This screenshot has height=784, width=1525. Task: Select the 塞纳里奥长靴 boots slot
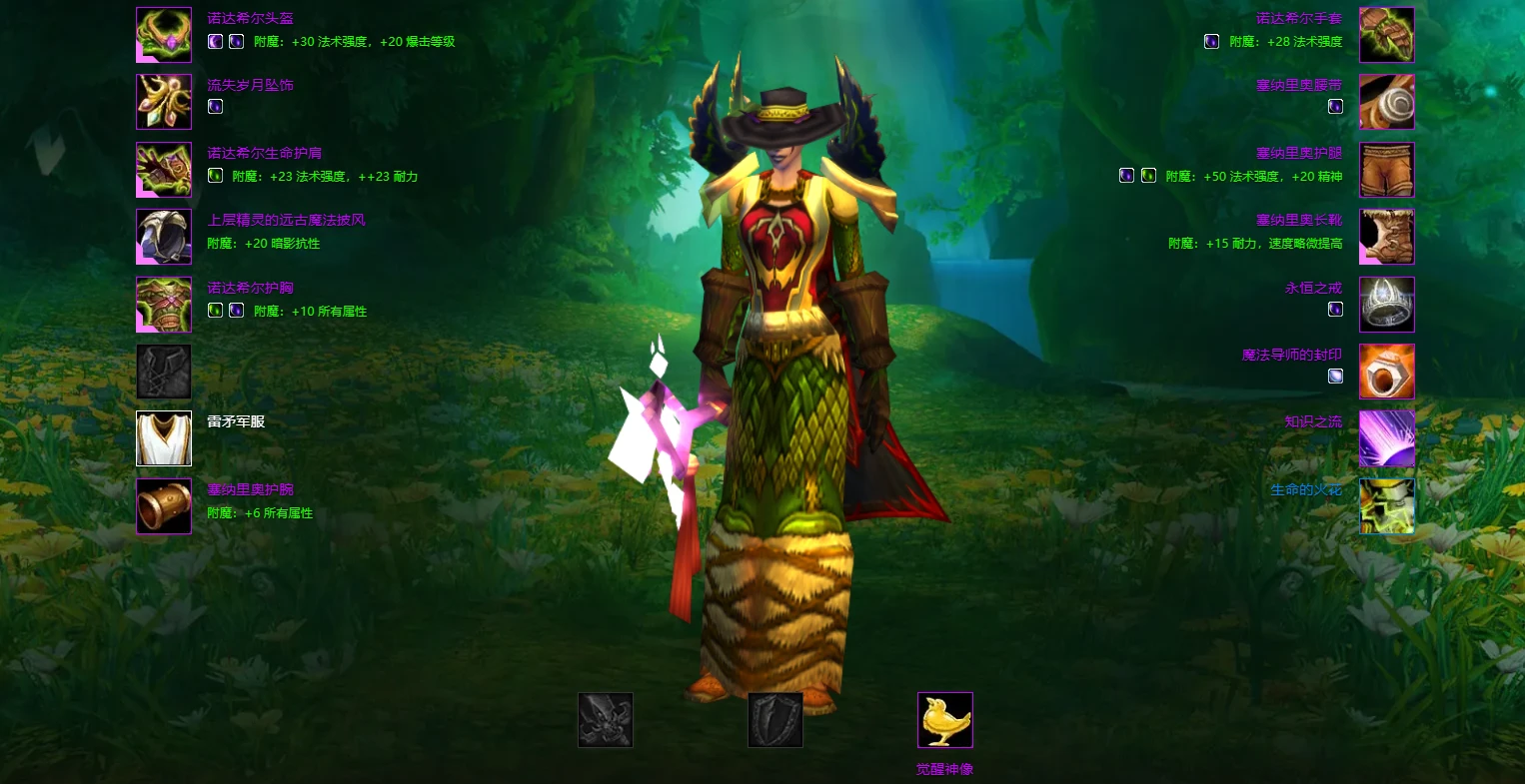[1386, 237]
